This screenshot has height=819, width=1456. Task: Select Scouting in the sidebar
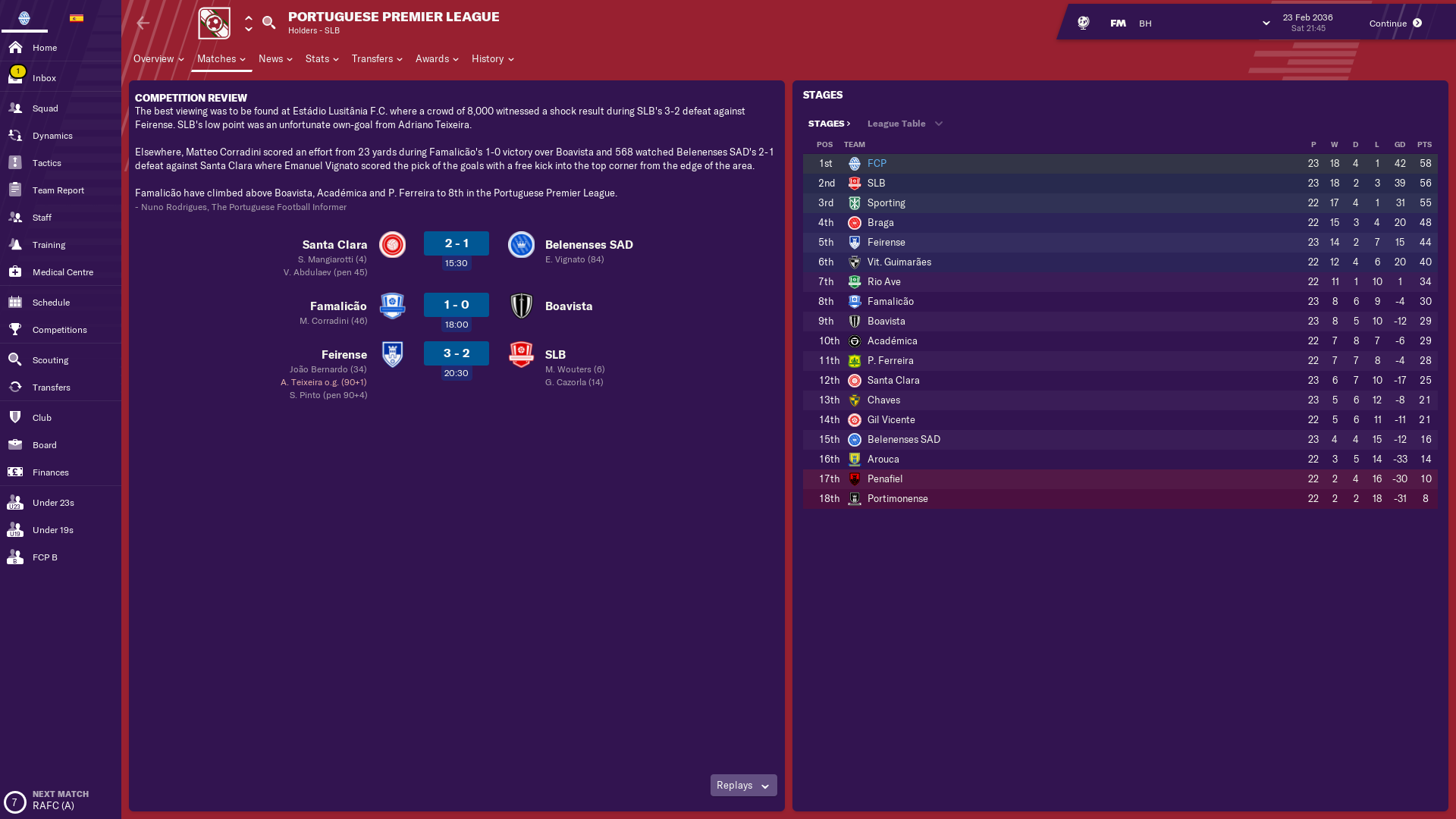coord(50,360)
